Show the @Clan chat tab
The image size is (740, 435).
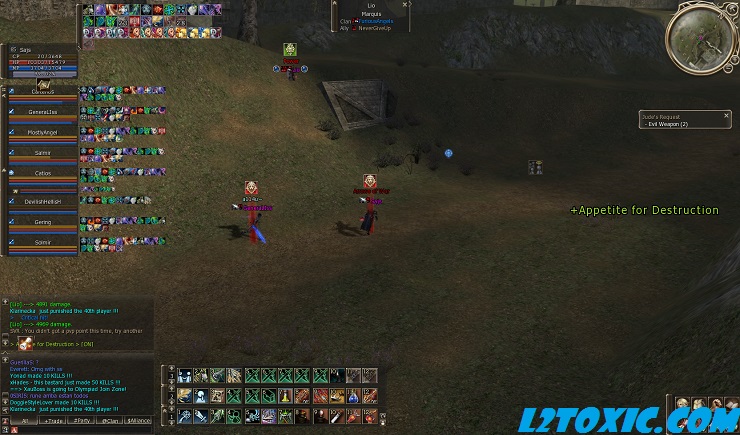111,421
